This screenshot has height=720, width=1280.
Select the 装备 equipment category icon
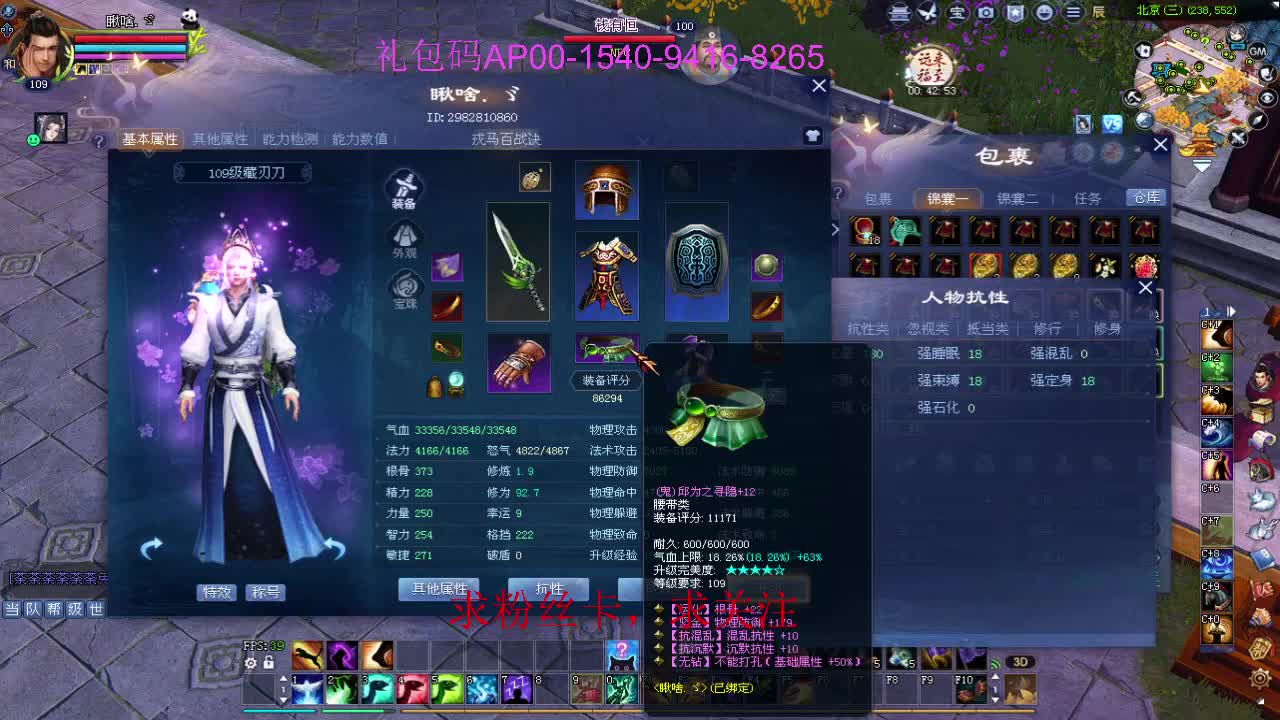tap(402, 190)
